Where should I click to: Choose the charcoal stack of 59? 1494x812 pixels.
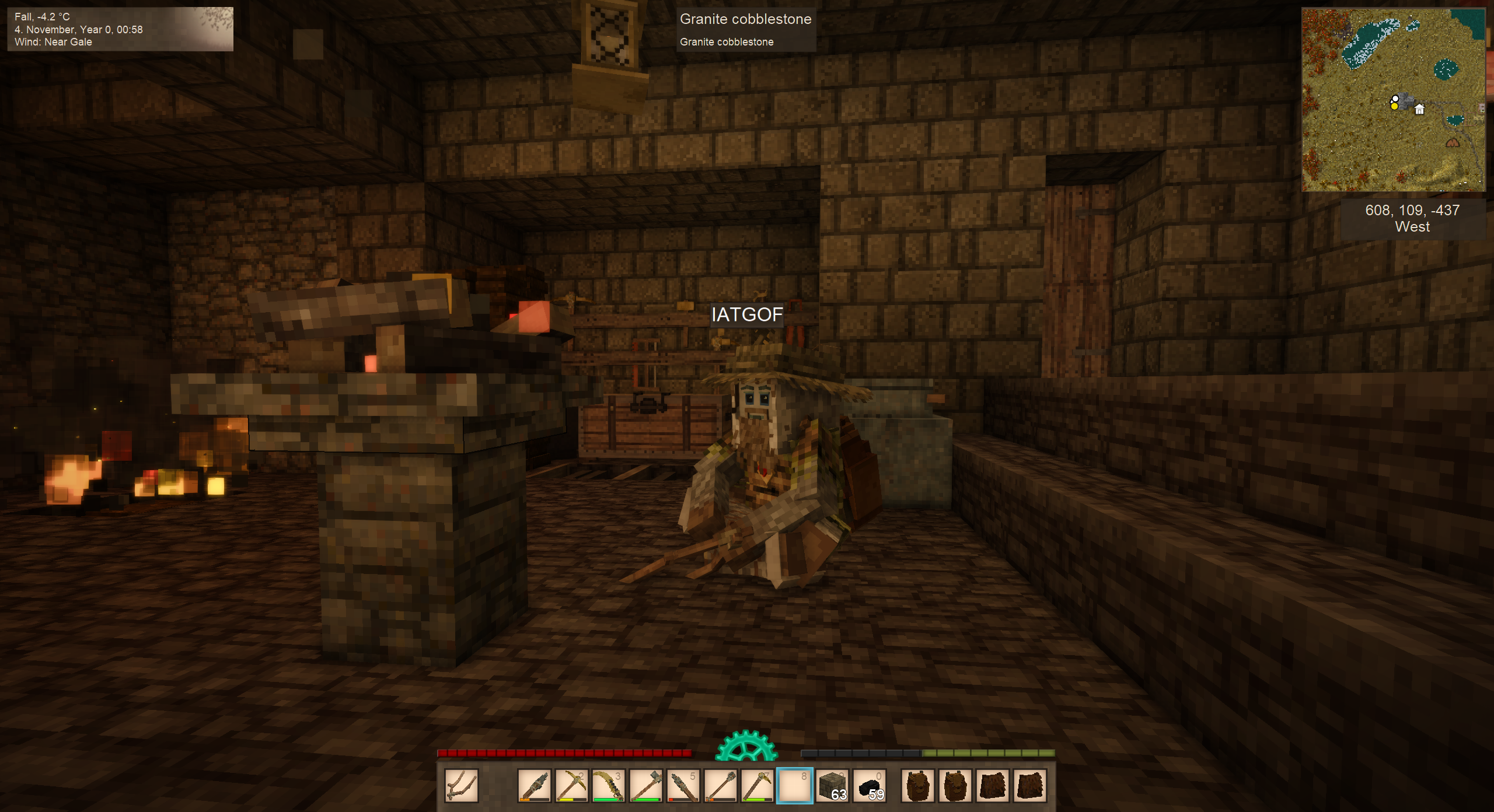[870, 786]
